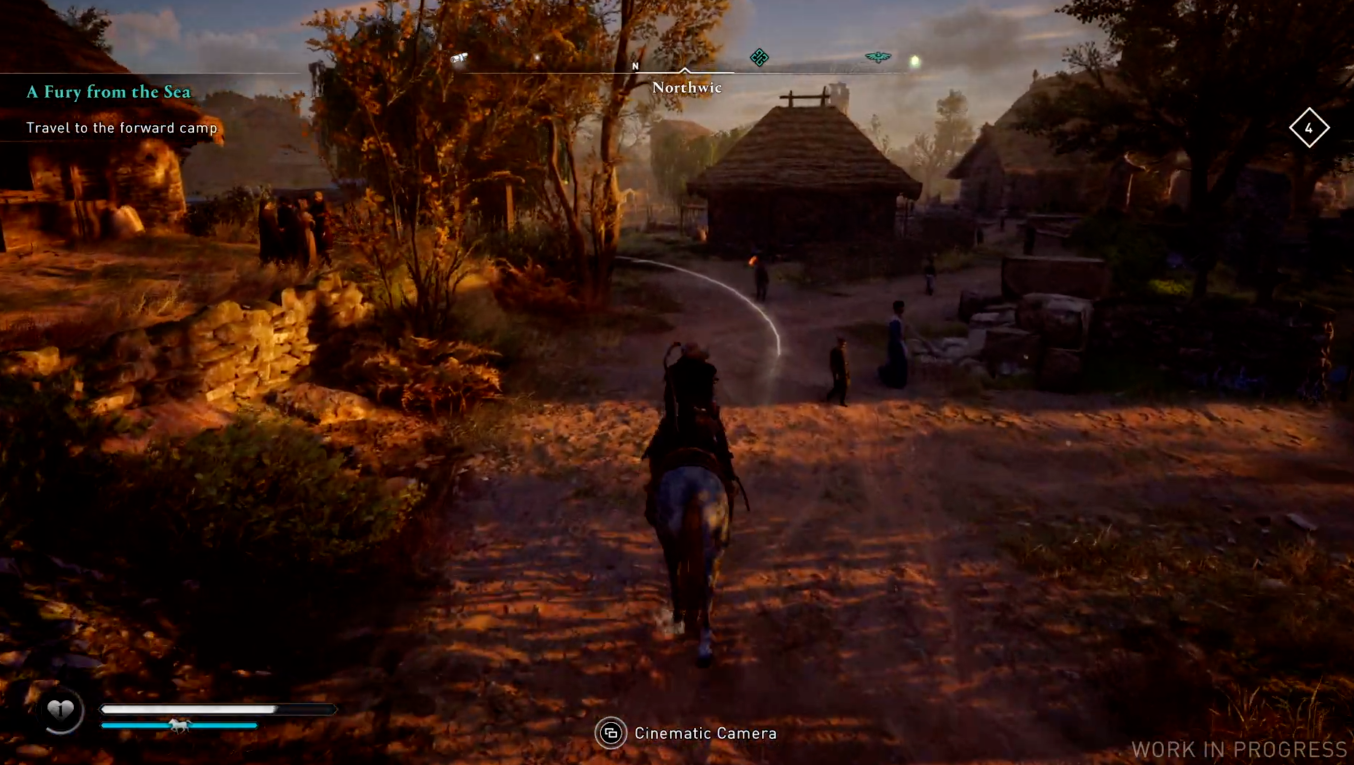Click the teal knot quest marker on compass
1354x765 pixels.
point(759,58)
